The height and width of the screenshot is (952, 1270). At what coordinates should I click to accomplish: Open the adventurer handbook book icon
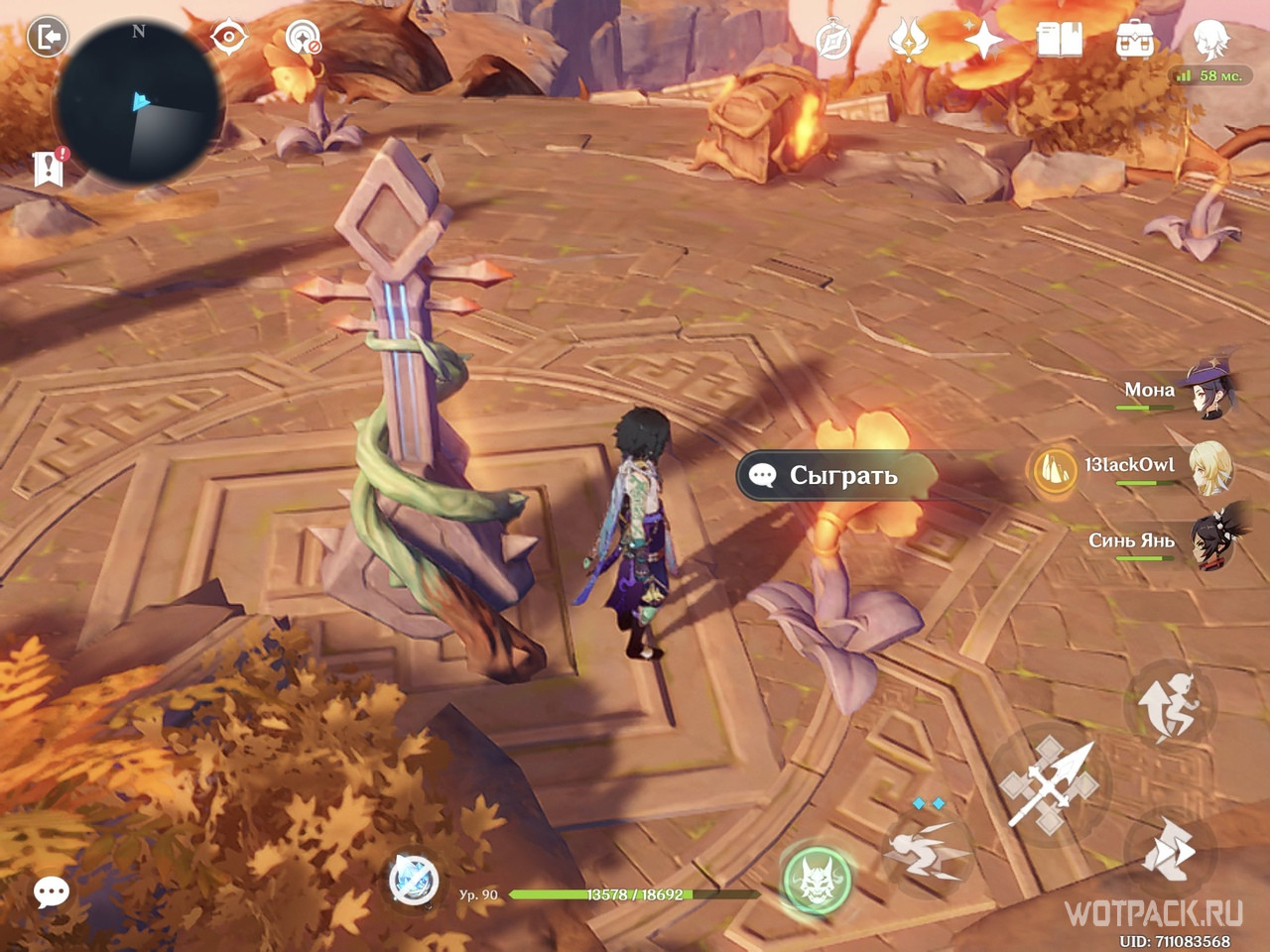tap(1059, 41)
